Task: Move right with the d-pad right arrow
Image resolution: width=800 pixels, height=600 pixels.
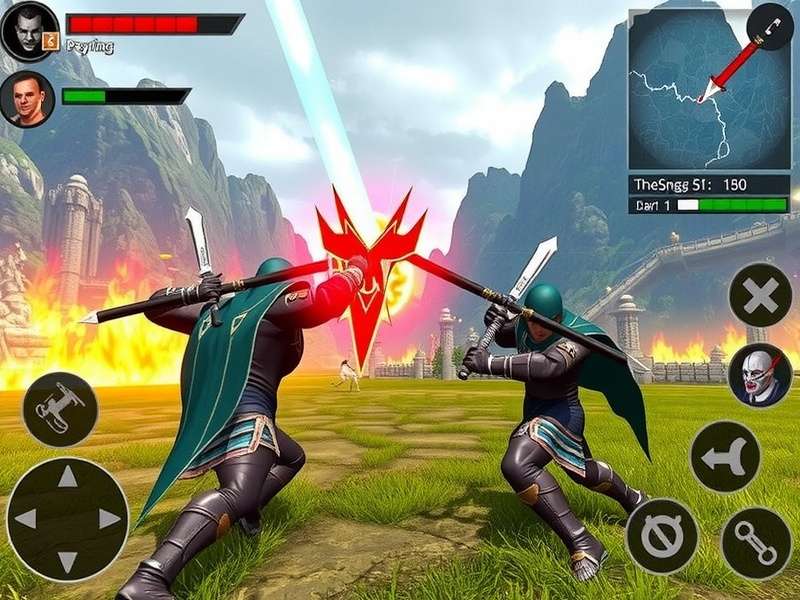Action: tap(108, 518)
